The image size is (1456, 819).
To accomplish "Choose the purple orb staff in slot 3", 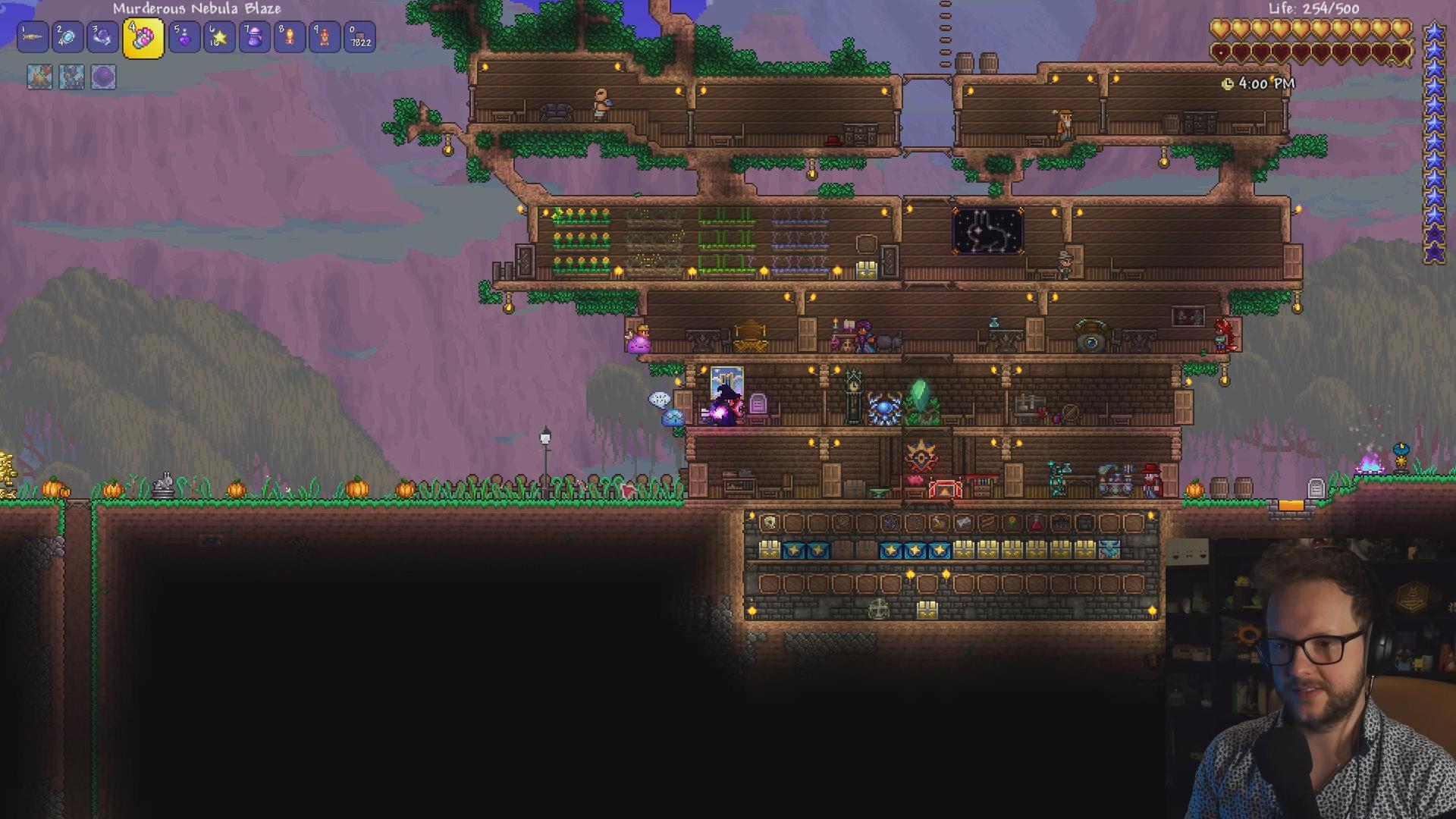I will (x=102, y=37).
